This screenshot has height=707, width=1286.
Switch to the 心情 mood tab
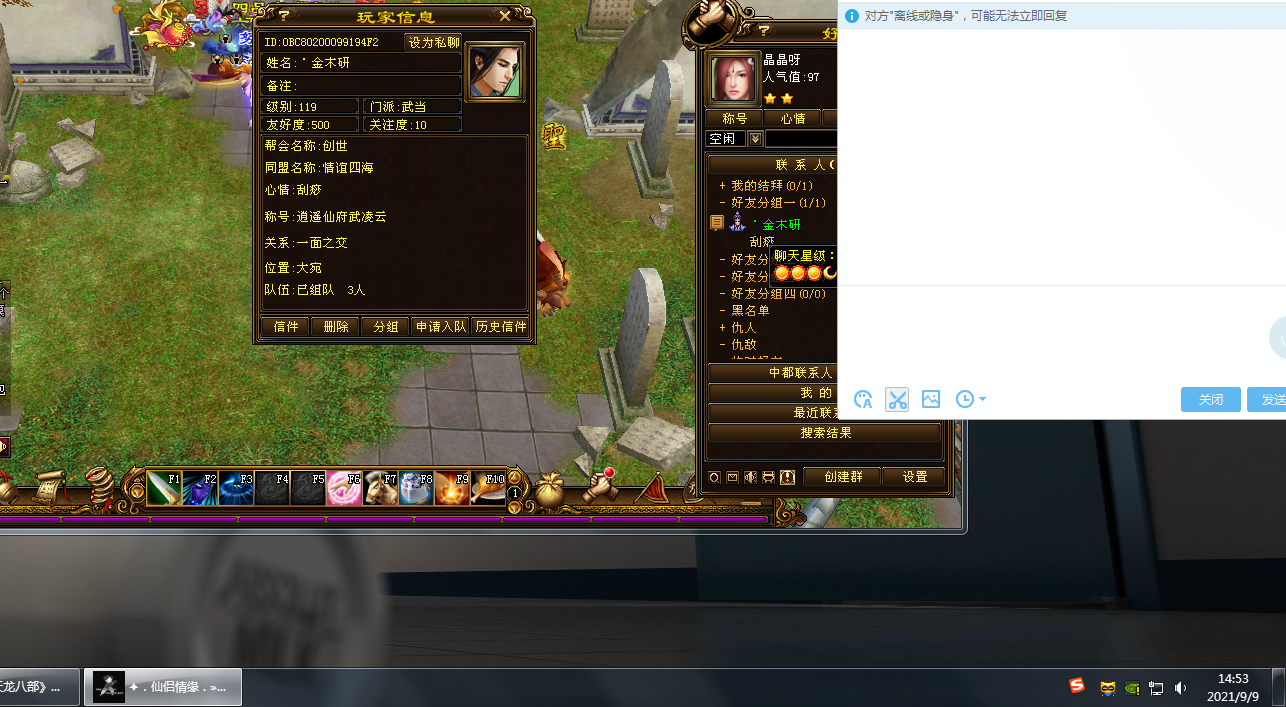tap(793, 119)
